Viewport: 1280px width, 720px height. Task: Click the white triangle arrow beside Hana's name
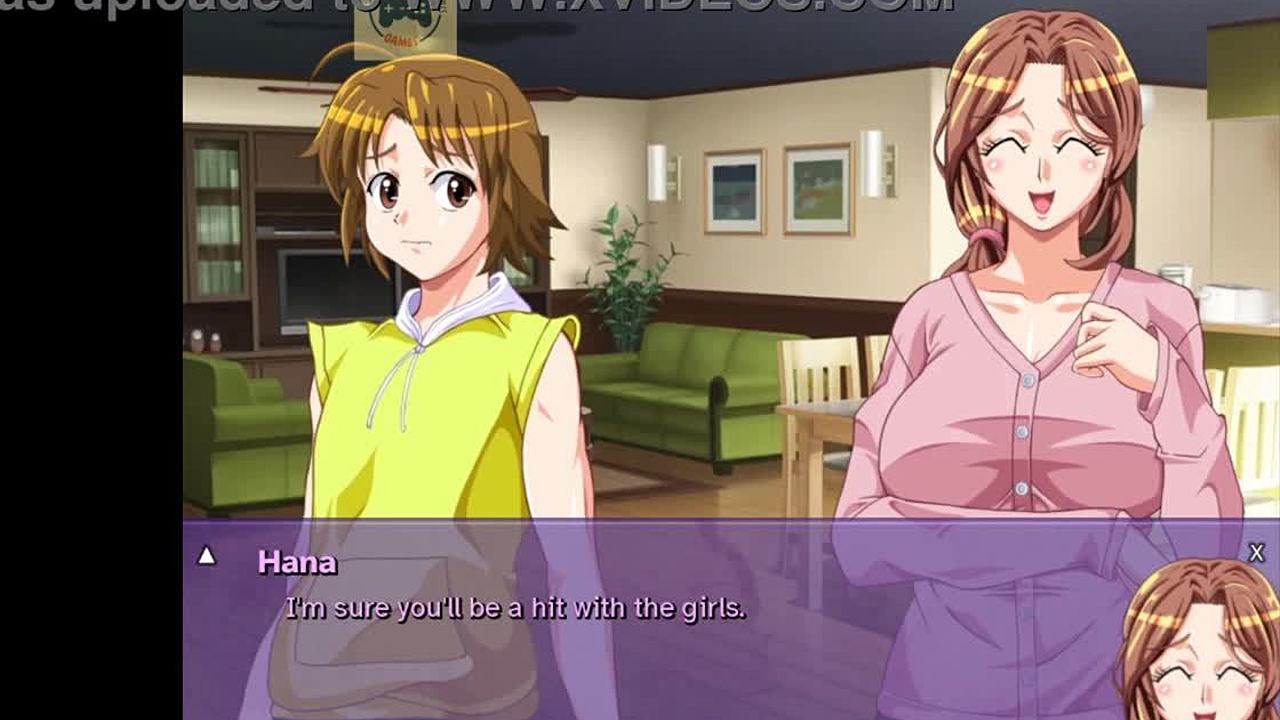pyautogui.click(x=206, y=555)
